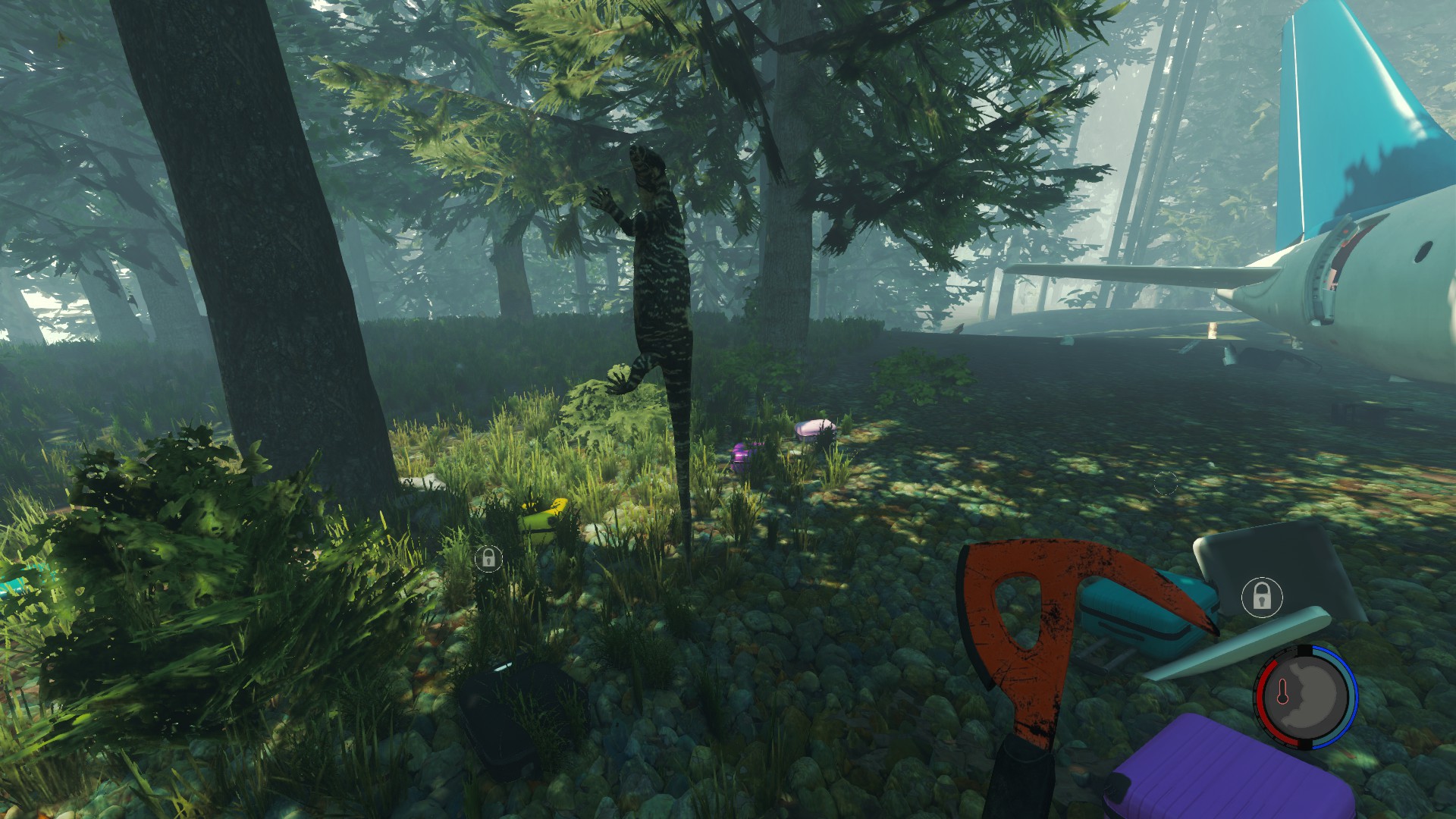Click the lock icon beside the yellow suitcase
The width and height of the screenshot is (1456, 819).
click(488, 559)
